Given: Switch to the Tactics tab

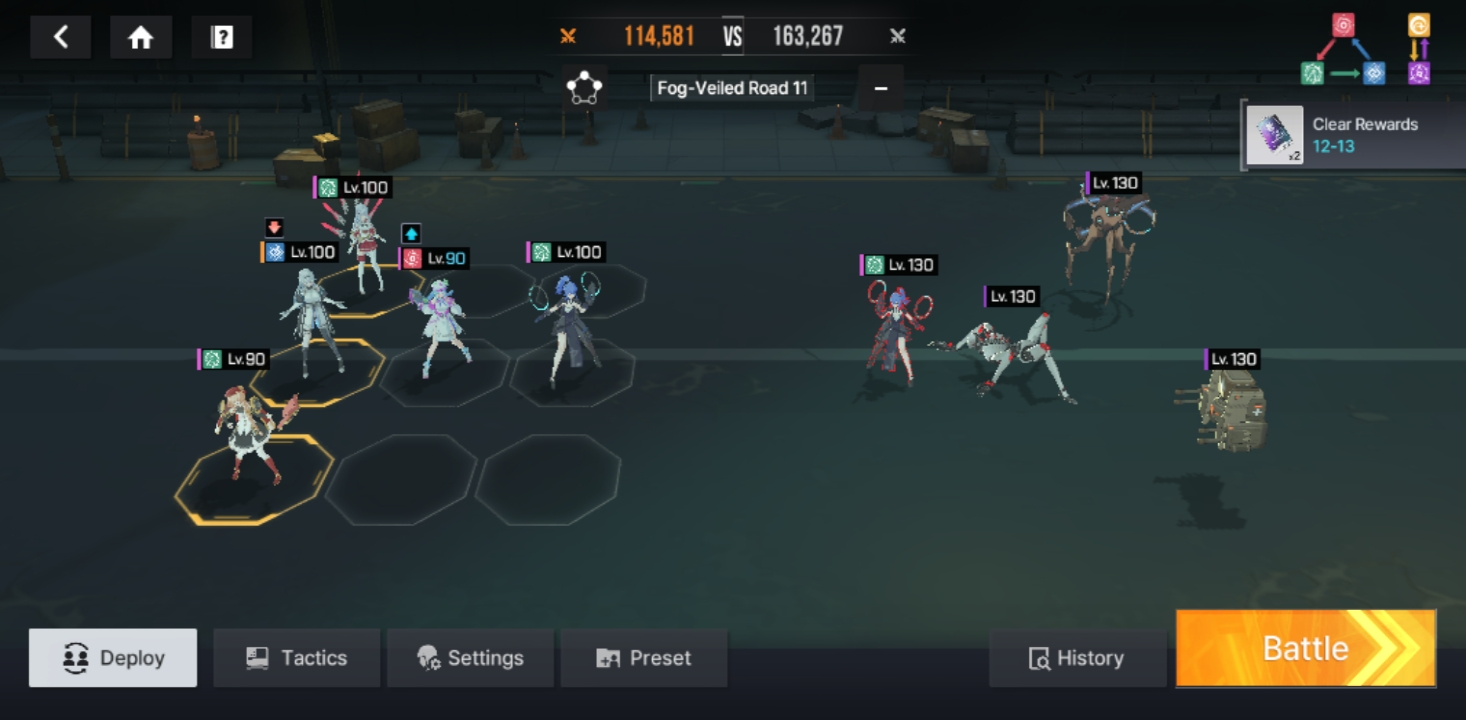Looking at the screenshot, I should click(x=296, y=658).
